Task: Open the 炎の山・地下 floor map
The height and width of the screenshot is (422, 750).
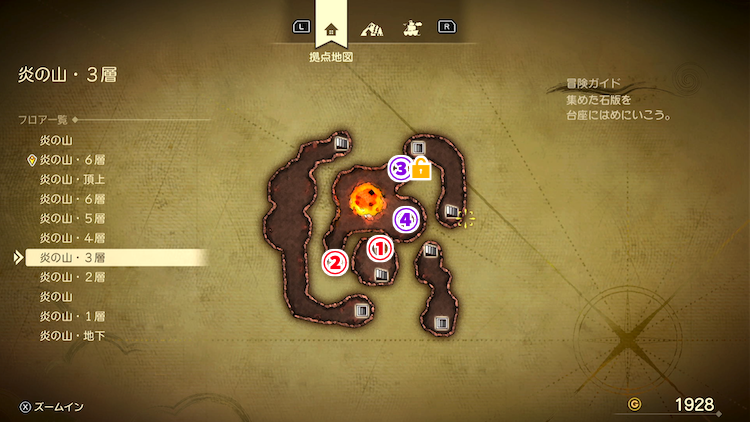Action: pyautogui.click(x=72, y=336)
